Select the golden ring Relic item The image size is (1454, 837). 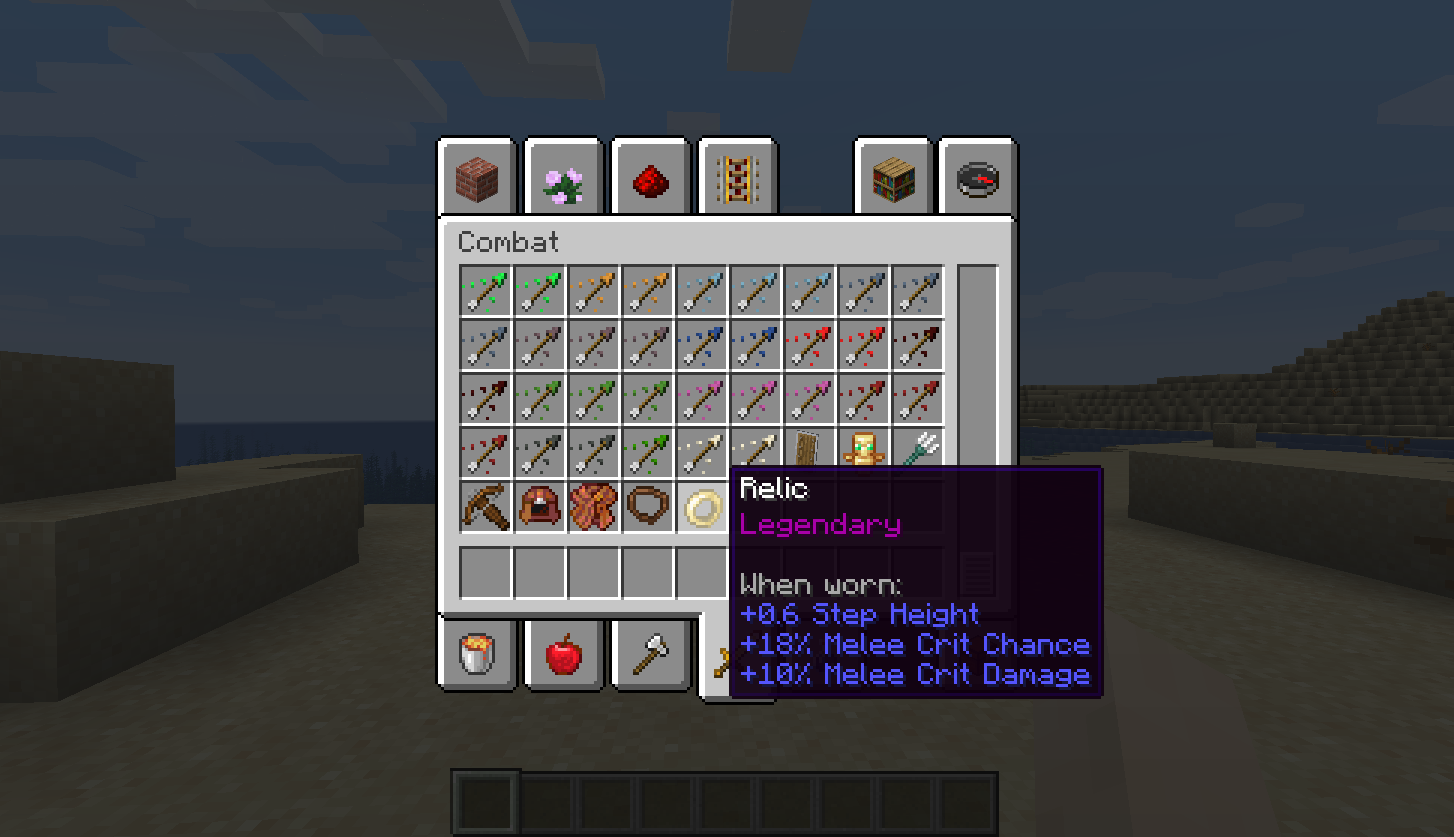[702, 508]
